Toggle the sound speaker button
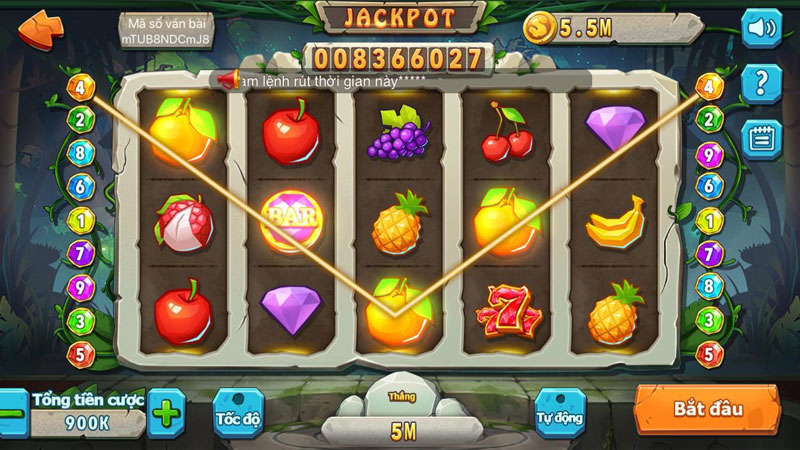This screenshot has width=800, height=450. (761, 27)
